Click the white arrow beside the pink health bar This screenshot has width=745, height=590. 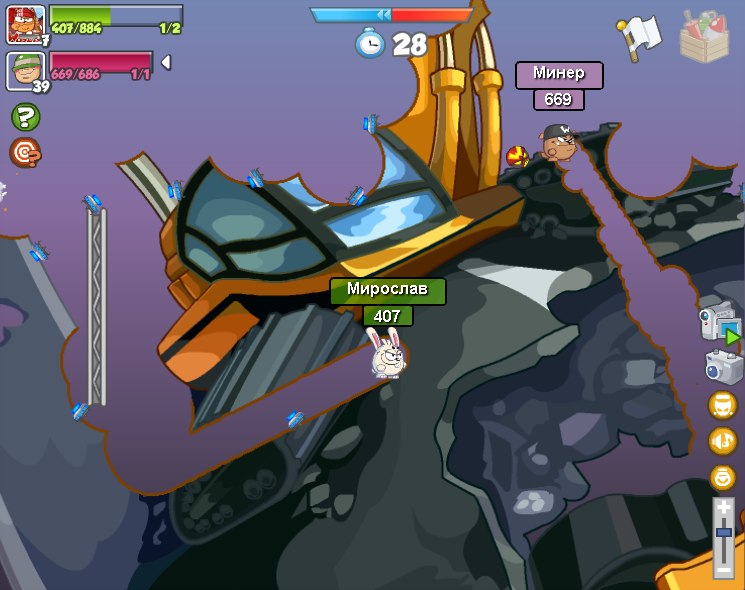click(166, 62)
